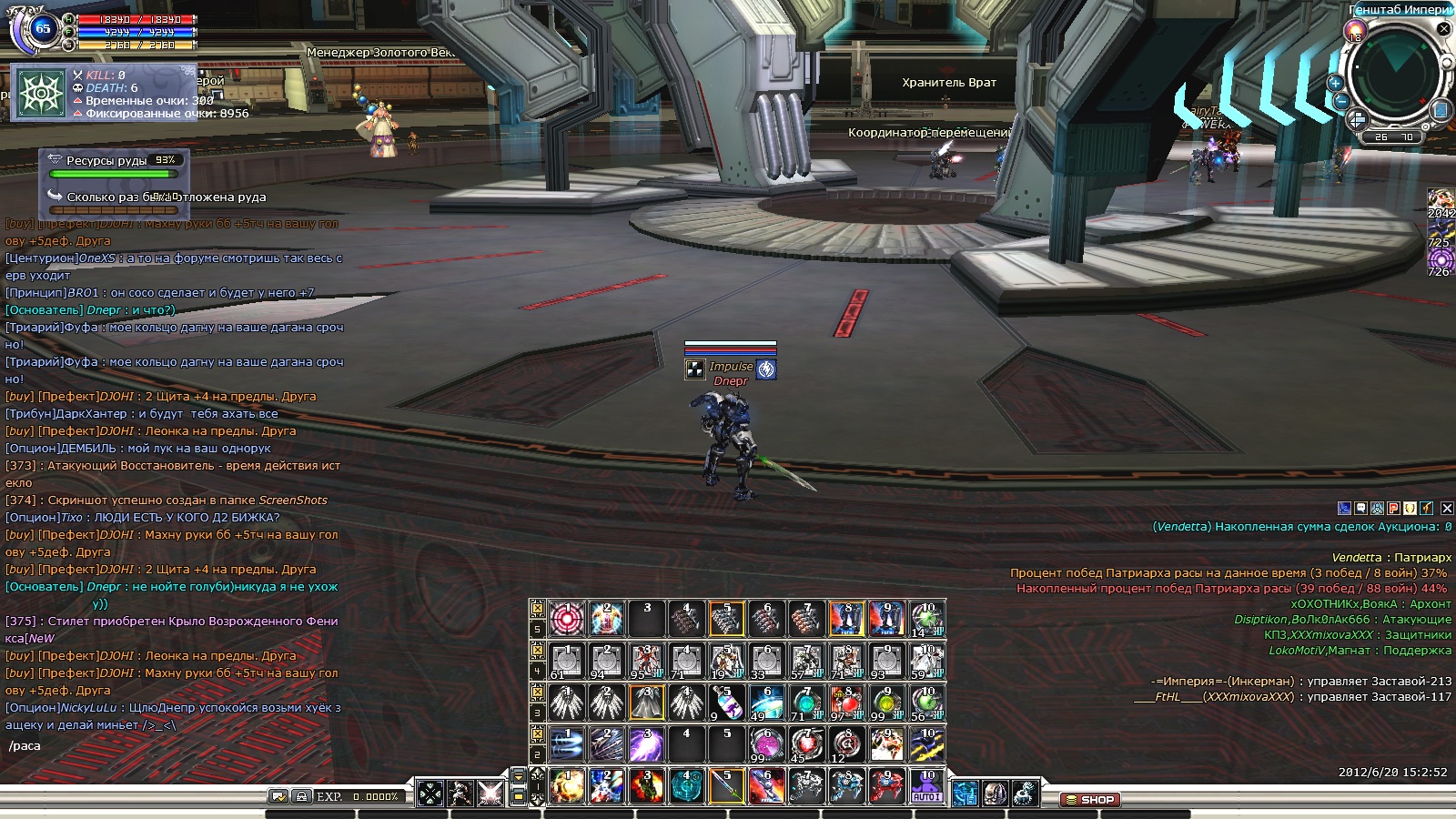Open the SHOP button
This screenshot has width=1456, height=819.
[x=1090, y=800]
